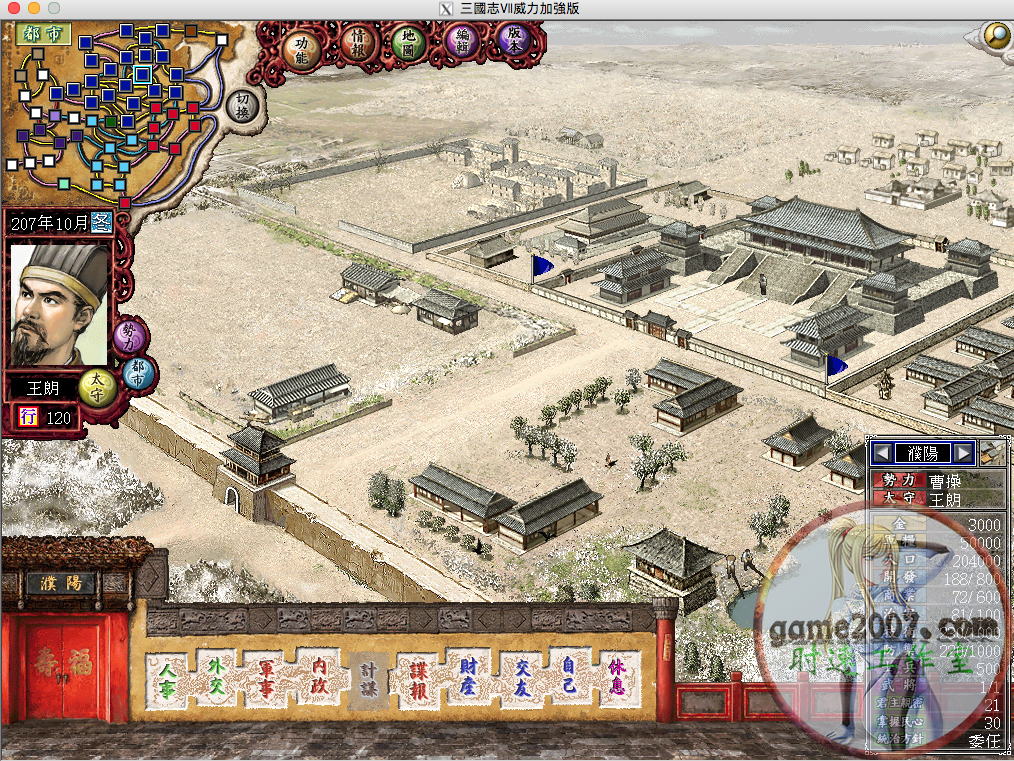Select the 交友 (Socialize) command
The image size is (1014, 761).
click(x=521, y=678)
